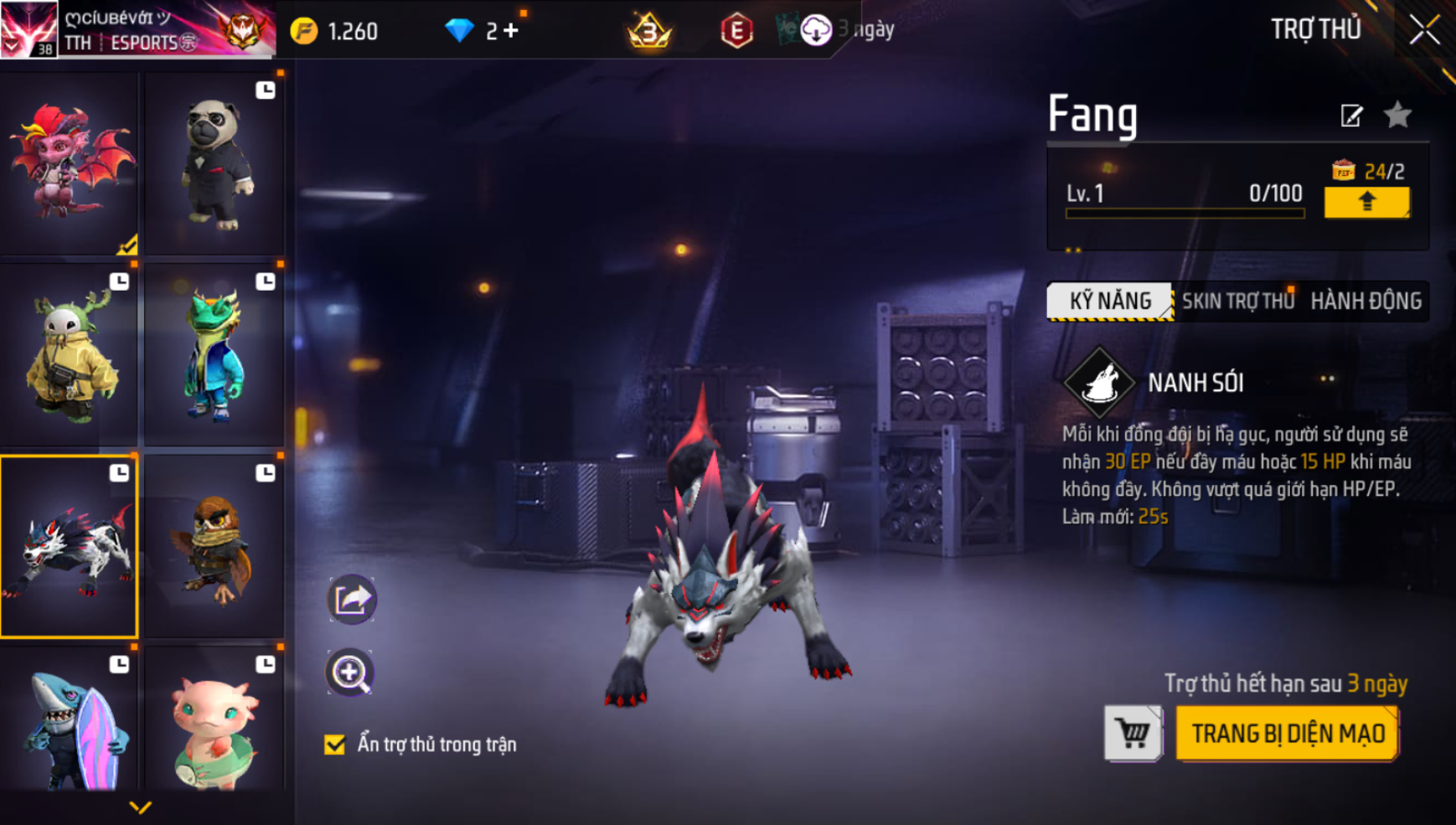This screenshot has width=1456, height=825.
Task: Zoom in with the magnifier icon
Action: 350,672
